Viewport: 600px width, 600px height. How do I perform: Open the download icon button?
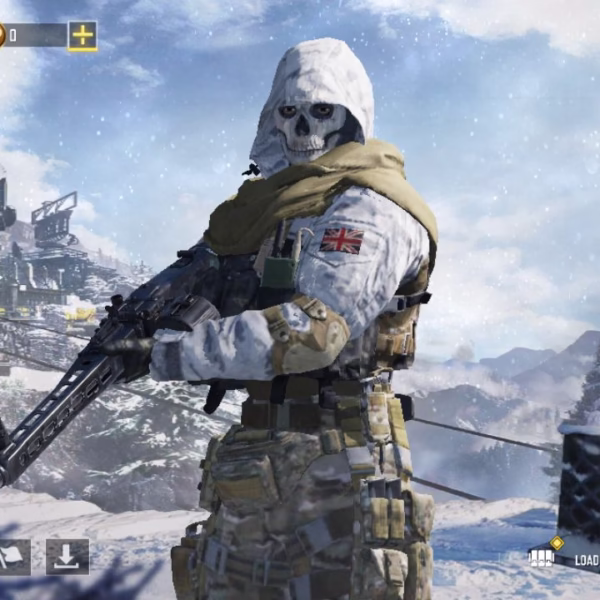67,557
